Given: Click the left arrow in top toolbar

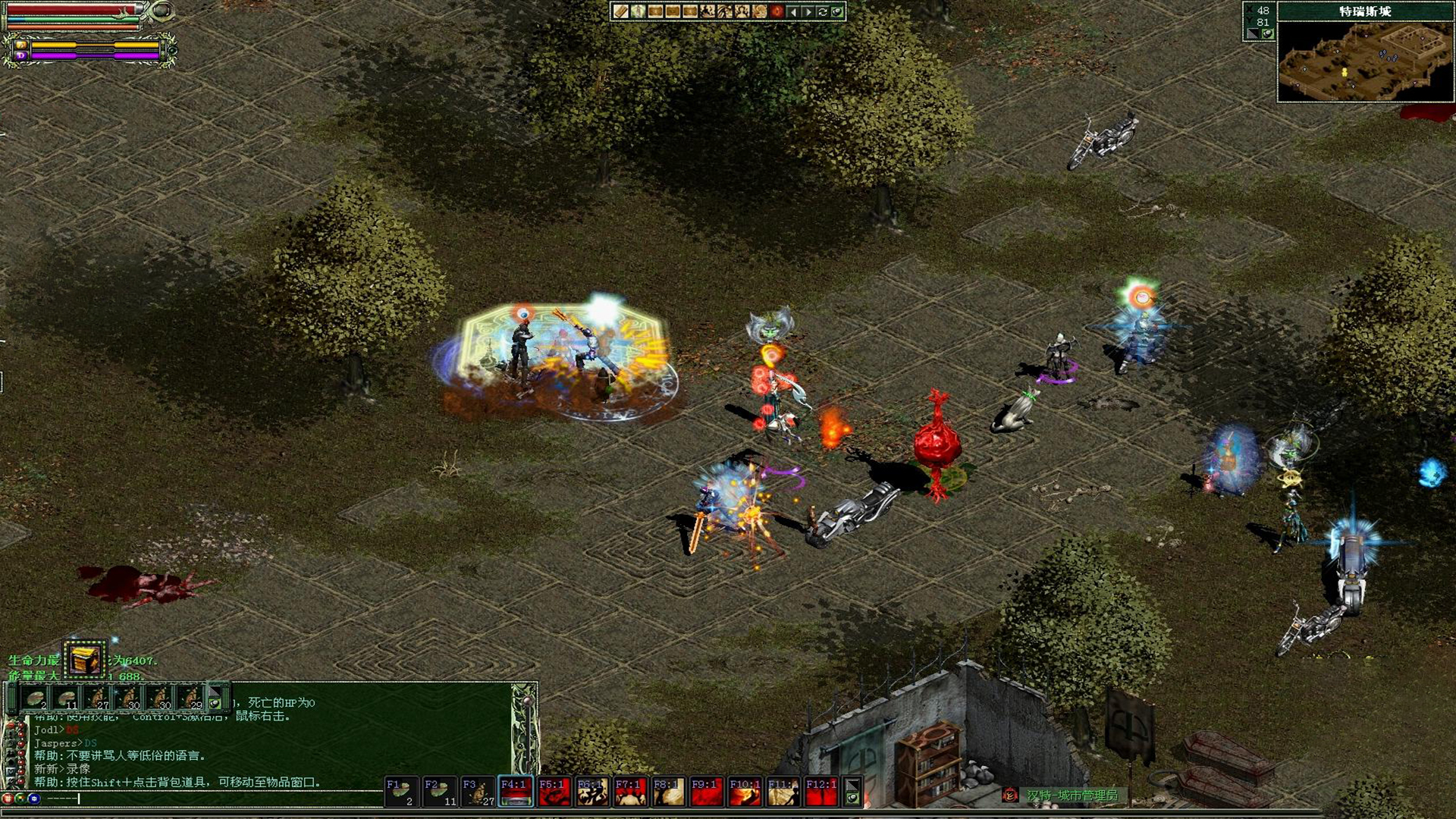Looking at the screenshot, I should (x=793, y=11).
